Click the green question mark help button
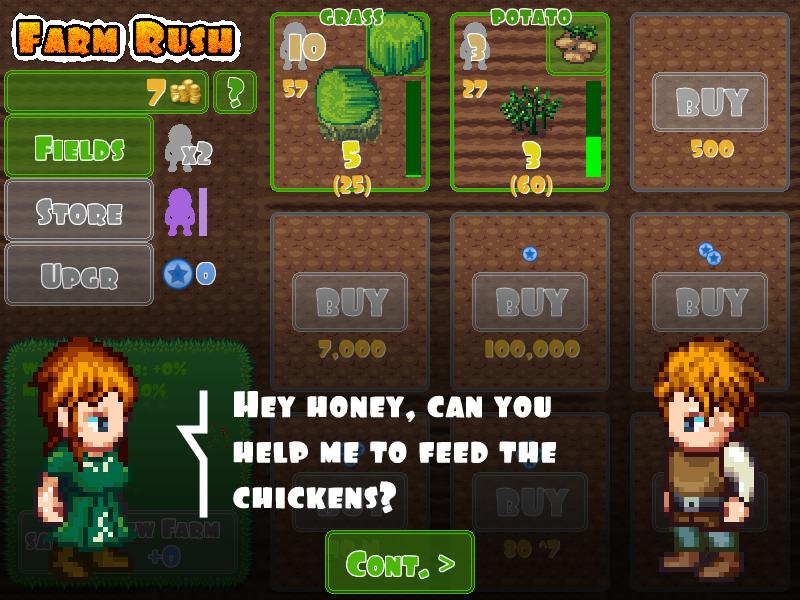The image size is (800, 600). tap(235, 92)
